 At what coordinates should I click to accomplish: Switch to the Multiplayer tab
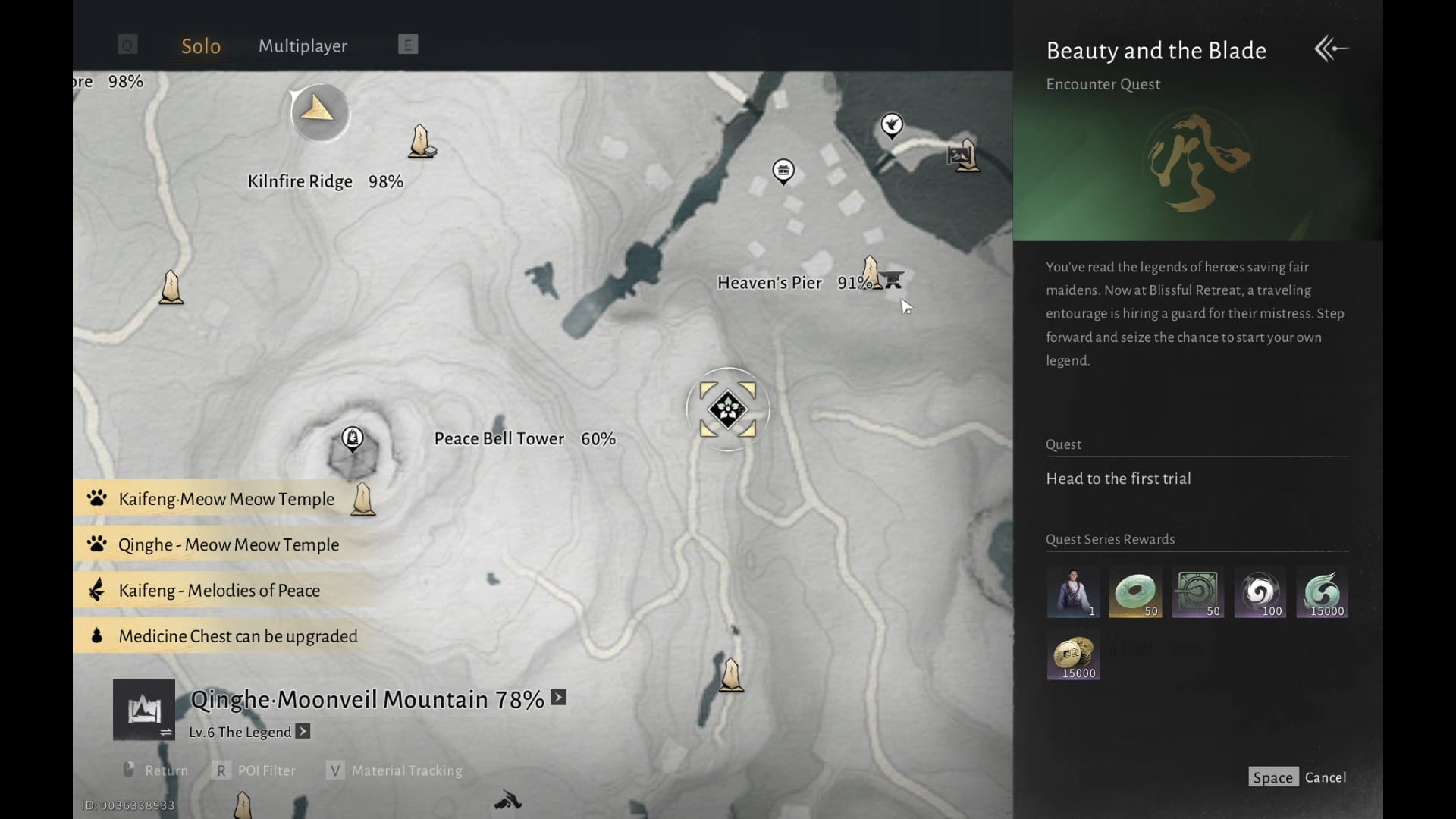click(x=303, y=46)
